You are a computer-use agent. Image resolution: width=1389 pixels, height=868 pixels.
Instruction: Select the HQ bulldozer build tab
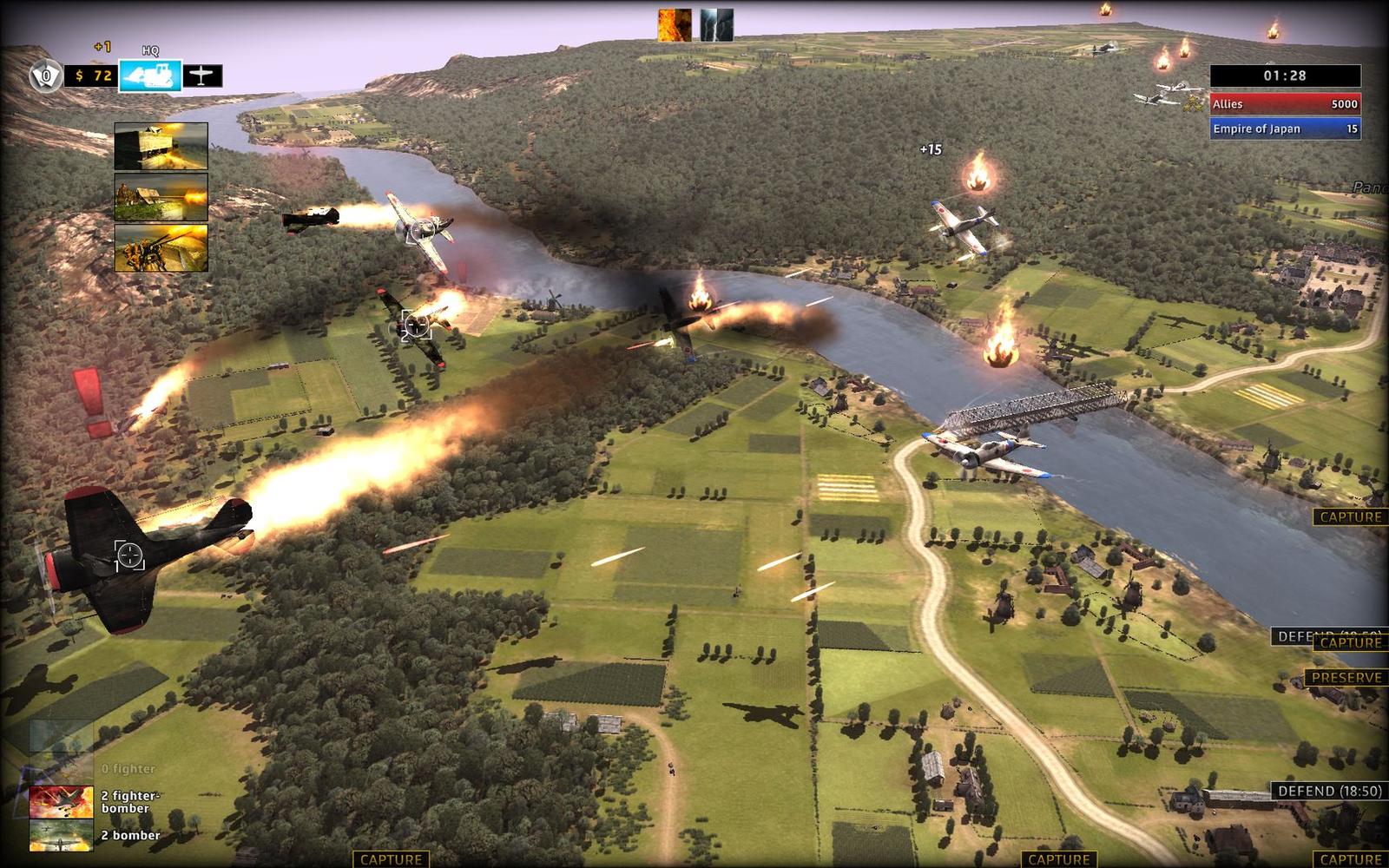point(150,76)
